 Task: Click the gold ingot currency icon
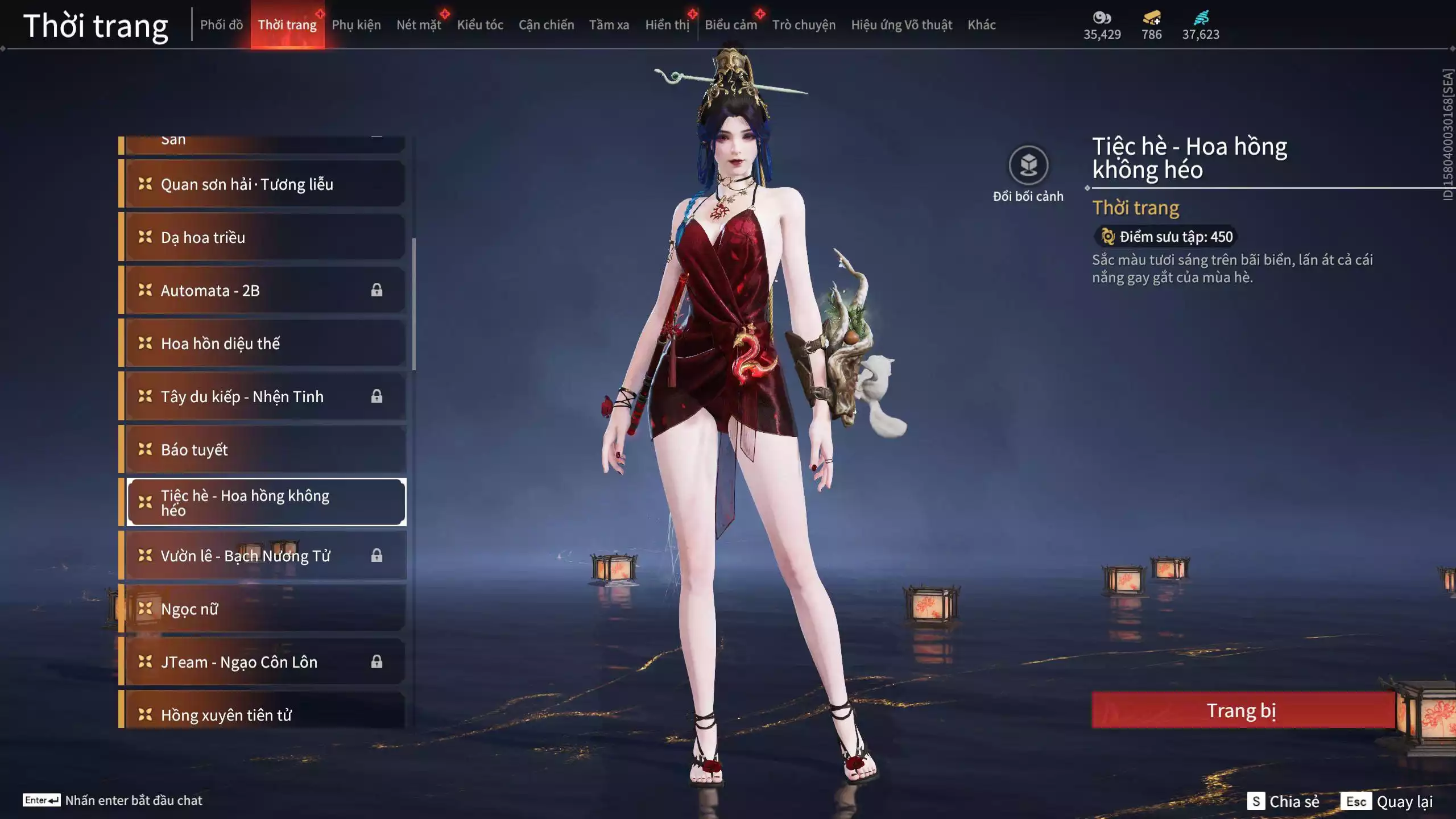[x=1150, y=18]
